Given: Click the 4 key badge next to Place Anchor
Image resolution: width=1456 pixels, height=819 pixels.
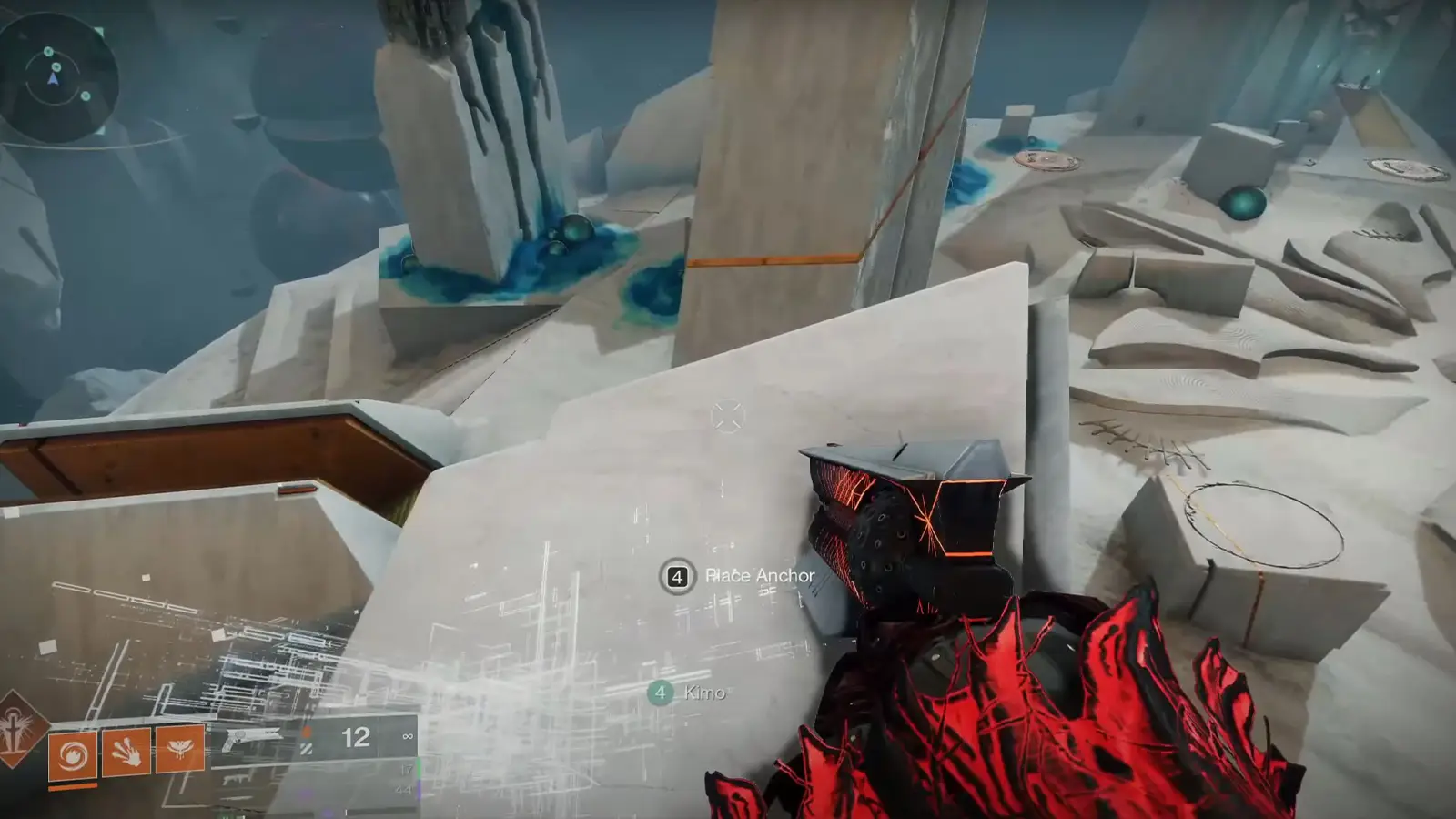Looking at the screenshot, I should [675, 575].
